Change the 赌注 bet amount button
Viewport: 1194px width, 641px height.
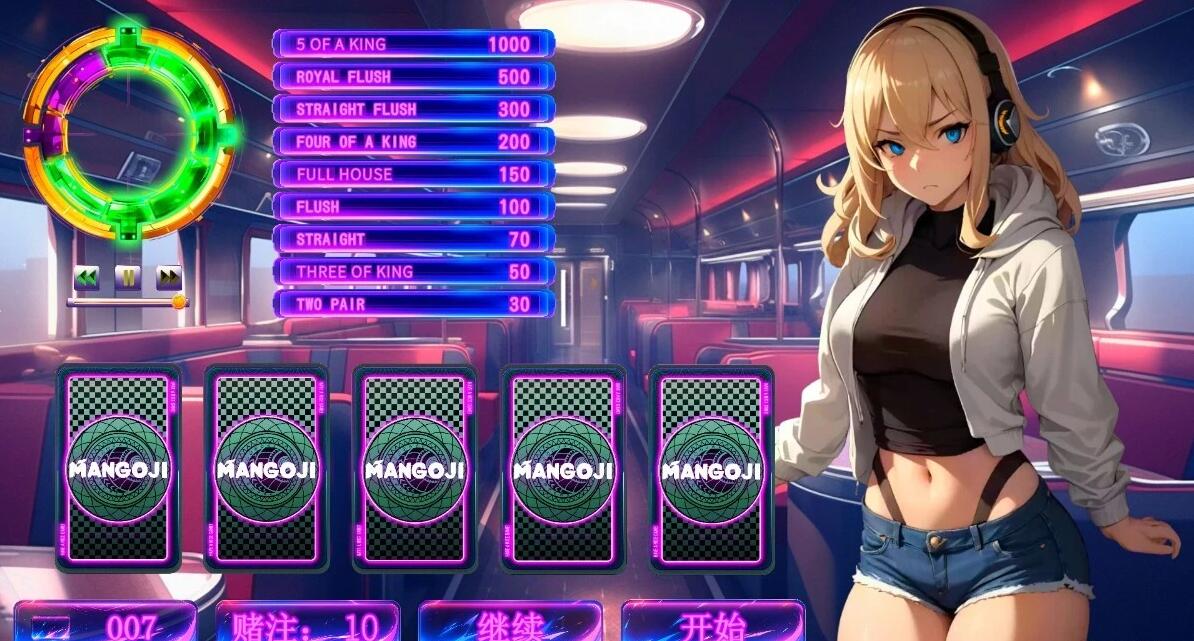307,623
